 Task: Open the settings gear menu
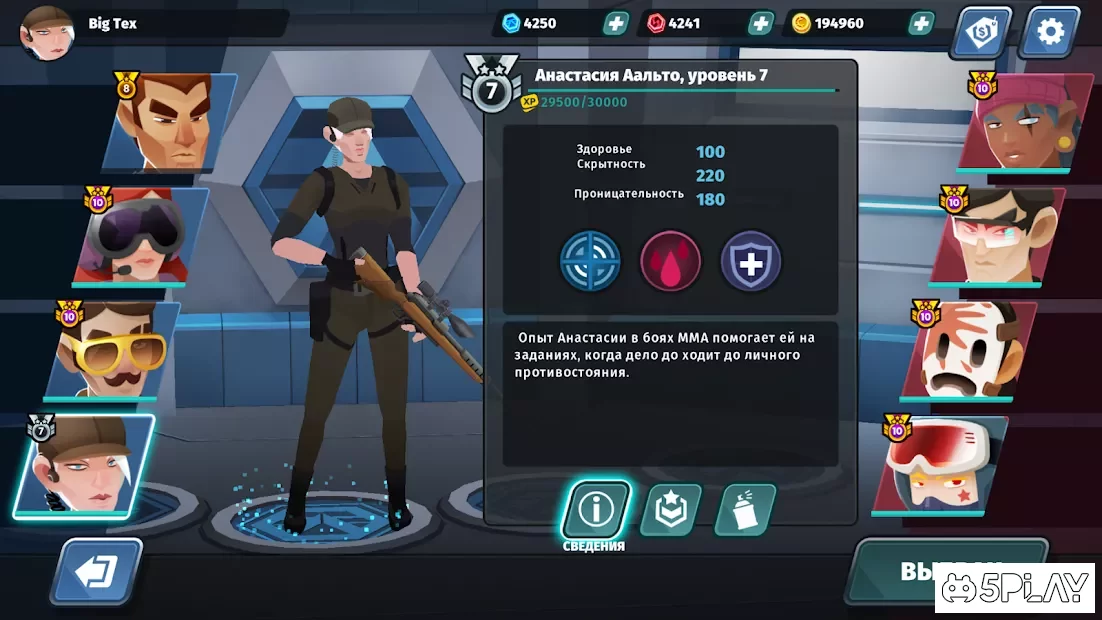pyautogui.click(x=1050, y=32)
